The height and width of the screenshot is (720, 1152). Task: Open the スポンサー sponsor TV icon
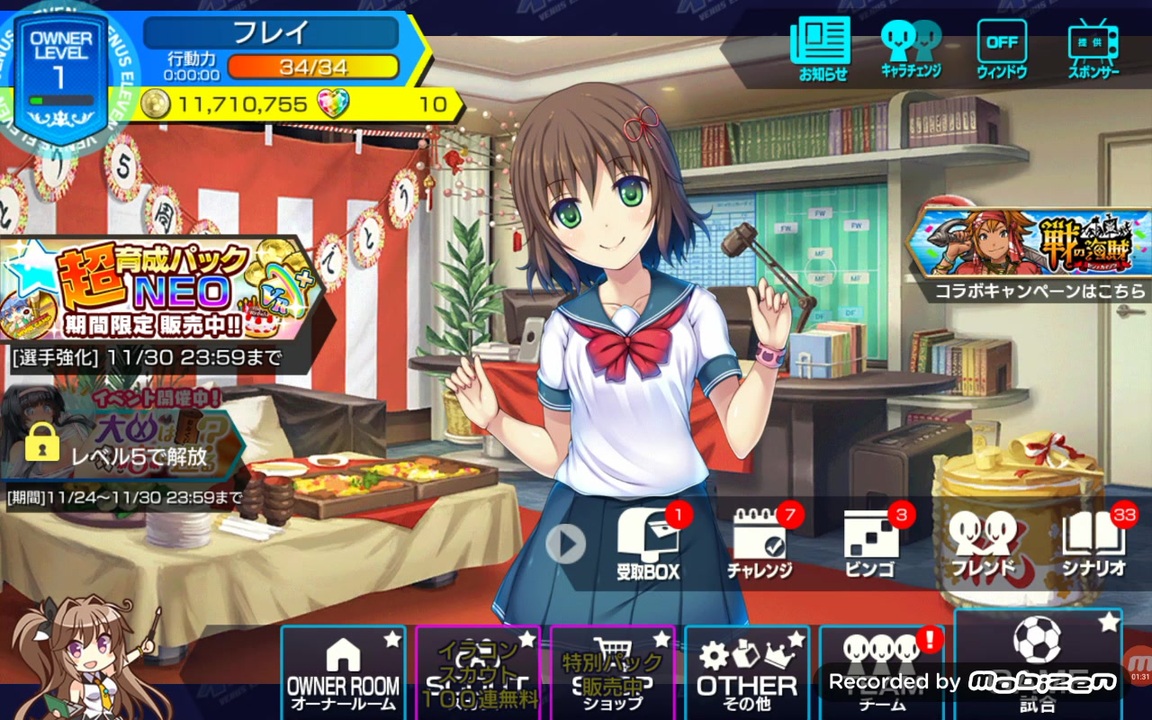[1092, 49]
